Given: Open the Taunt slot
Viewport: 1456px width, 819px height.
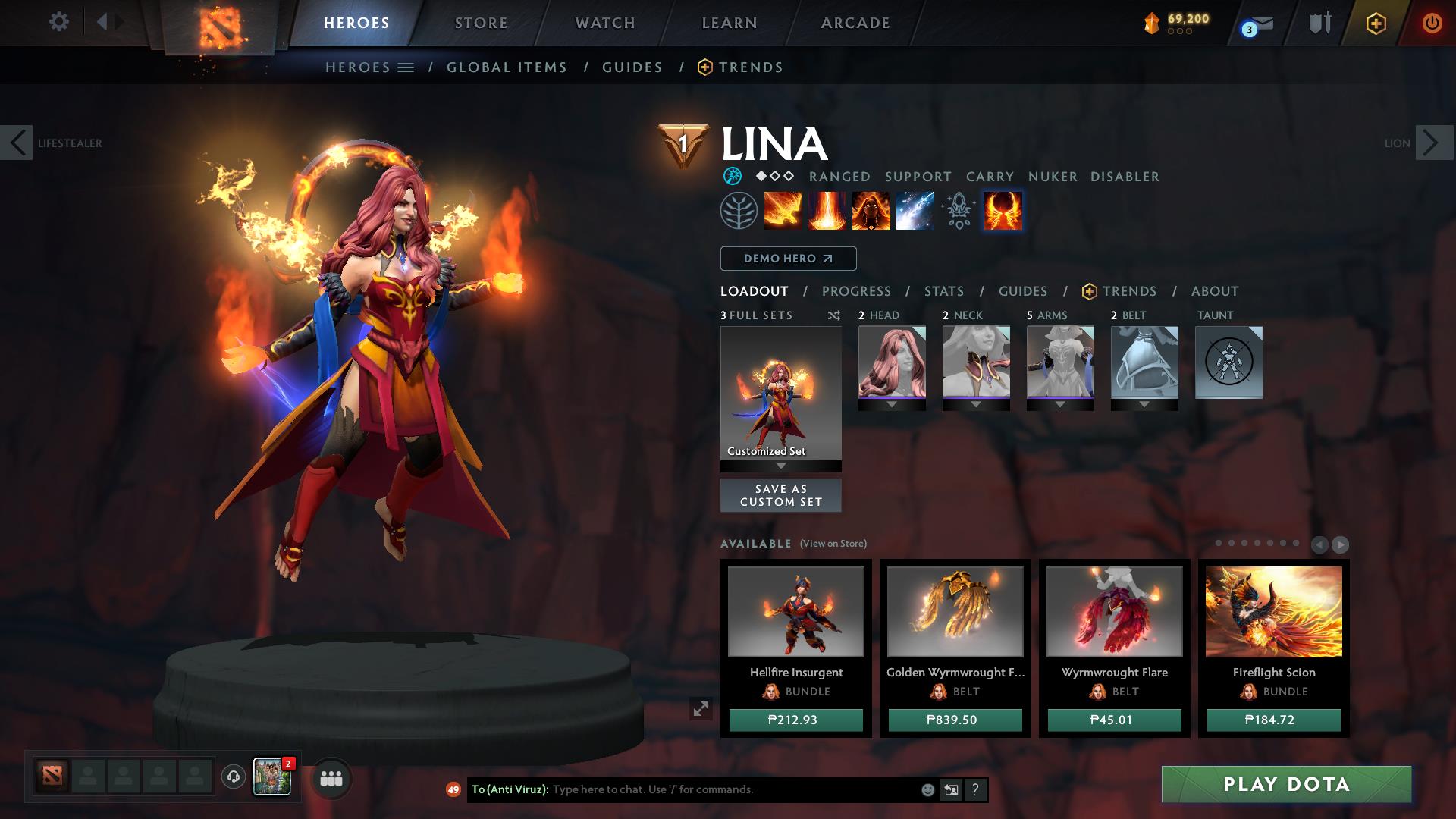Looking at the screenshot, I should click(1228, 362).
